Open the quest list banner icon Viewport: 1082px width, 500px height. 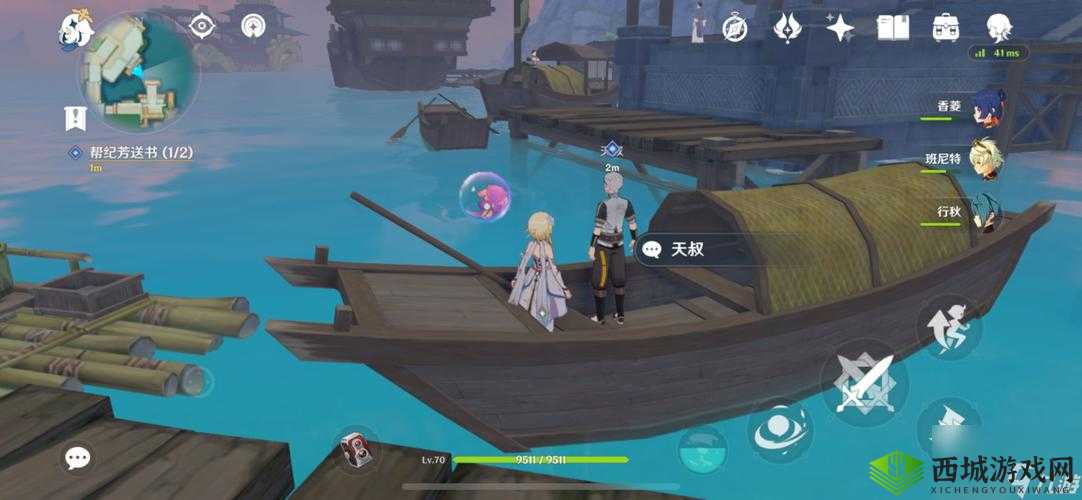coord(75,118)
